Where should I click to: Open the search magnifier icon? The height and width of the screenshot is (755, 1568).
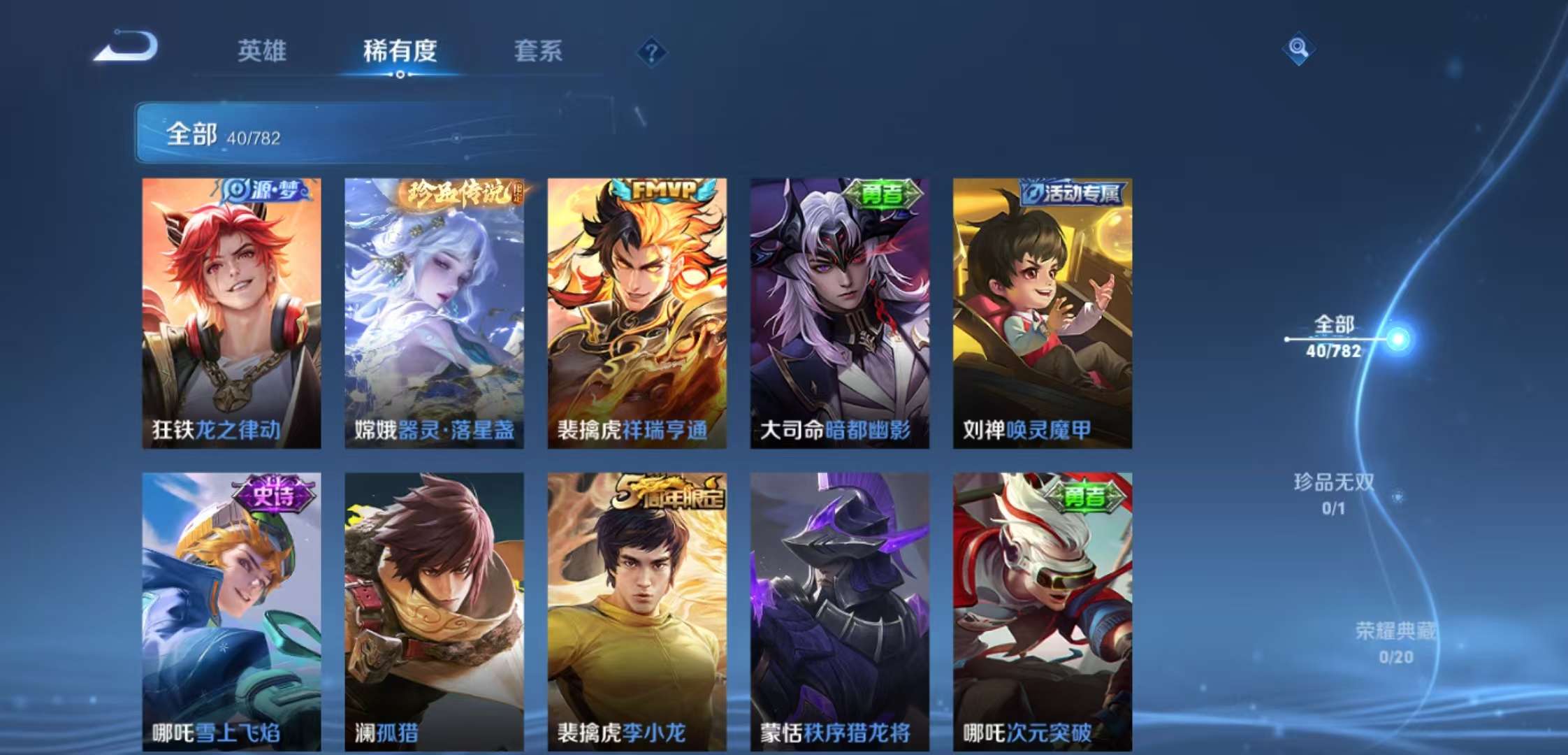1298,49
